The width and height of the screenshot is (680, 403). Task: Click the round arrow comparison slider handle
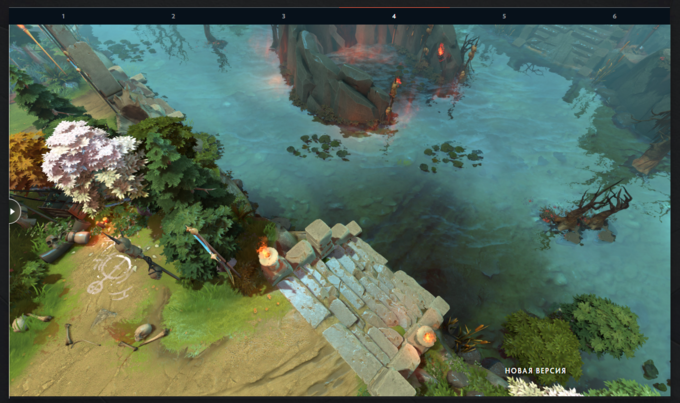(13, 211)
